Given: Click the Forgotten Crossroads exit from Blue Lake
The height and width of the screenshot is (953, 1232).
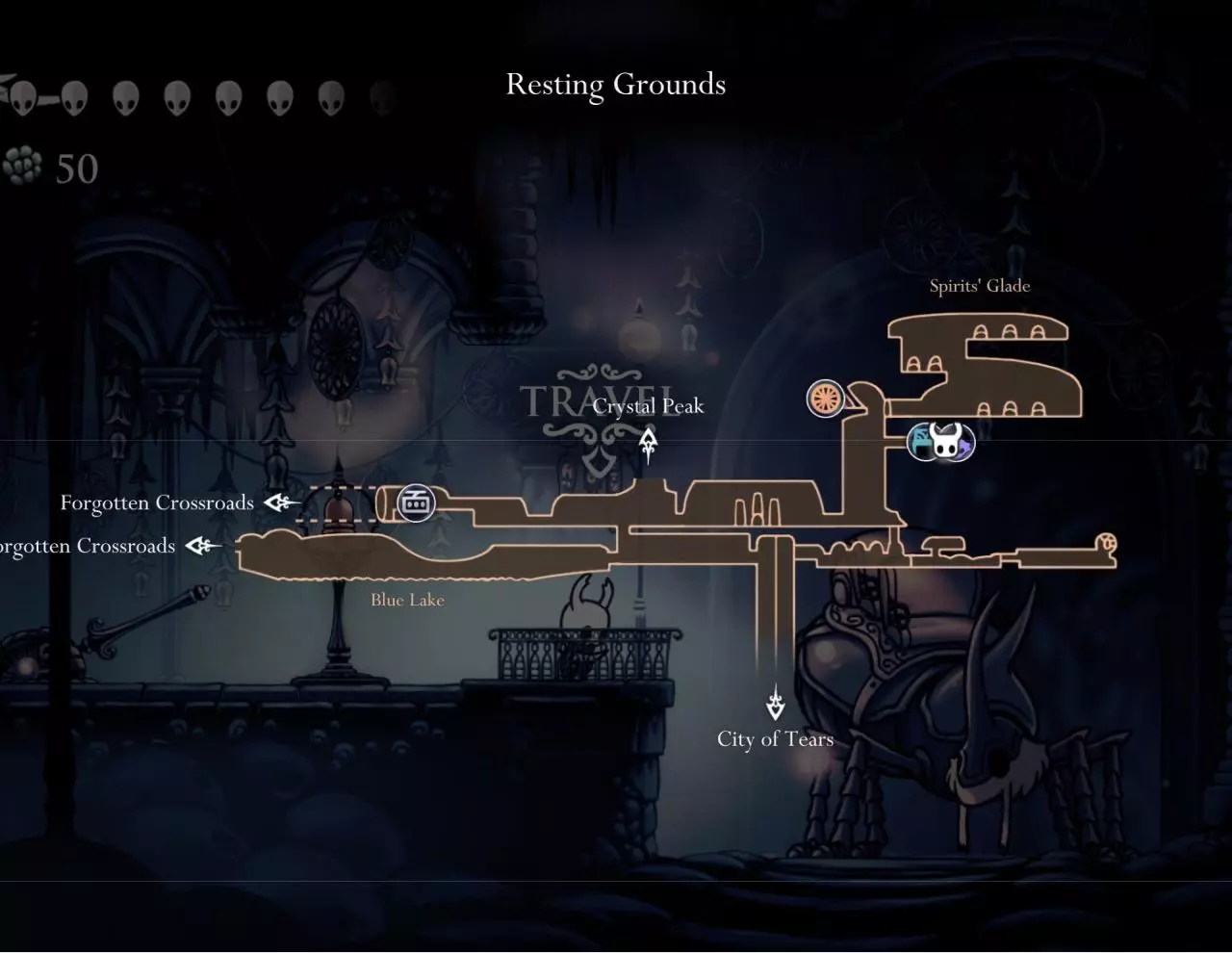Looking at the screenshot, I should (x=202, y=546).
